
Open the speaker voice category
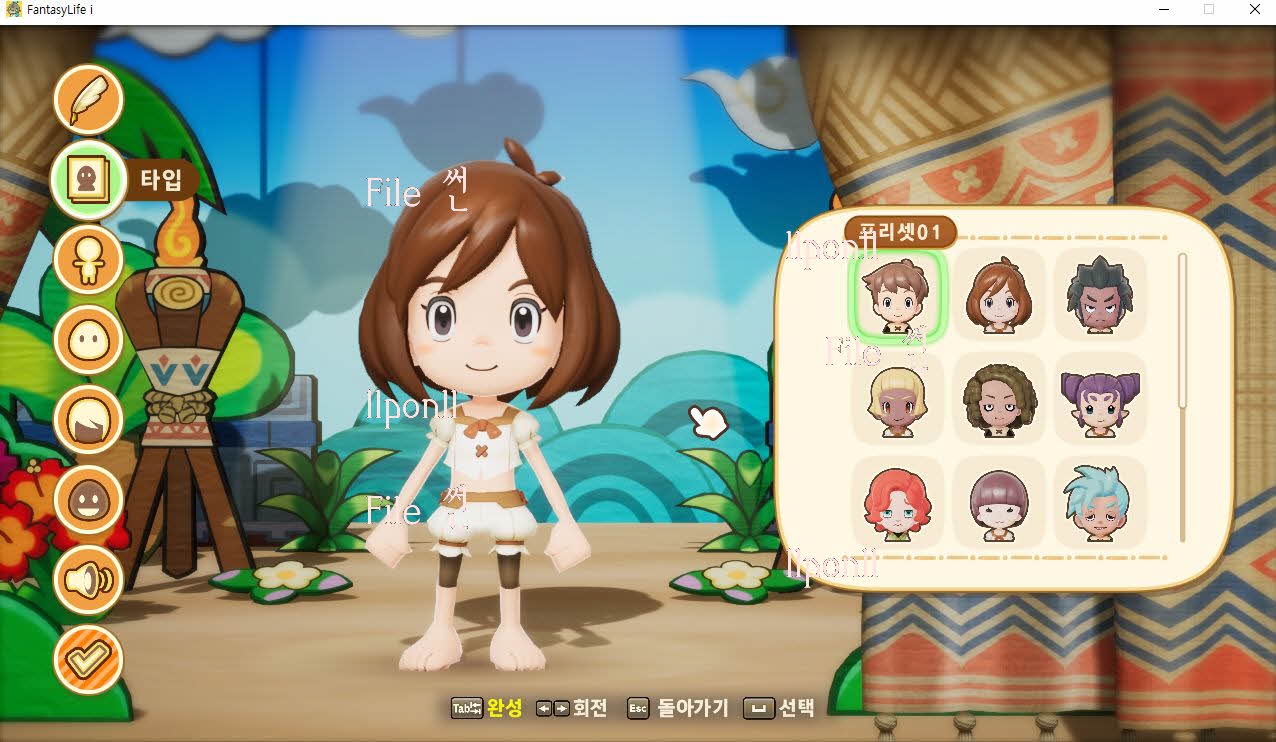pos(88,580)
